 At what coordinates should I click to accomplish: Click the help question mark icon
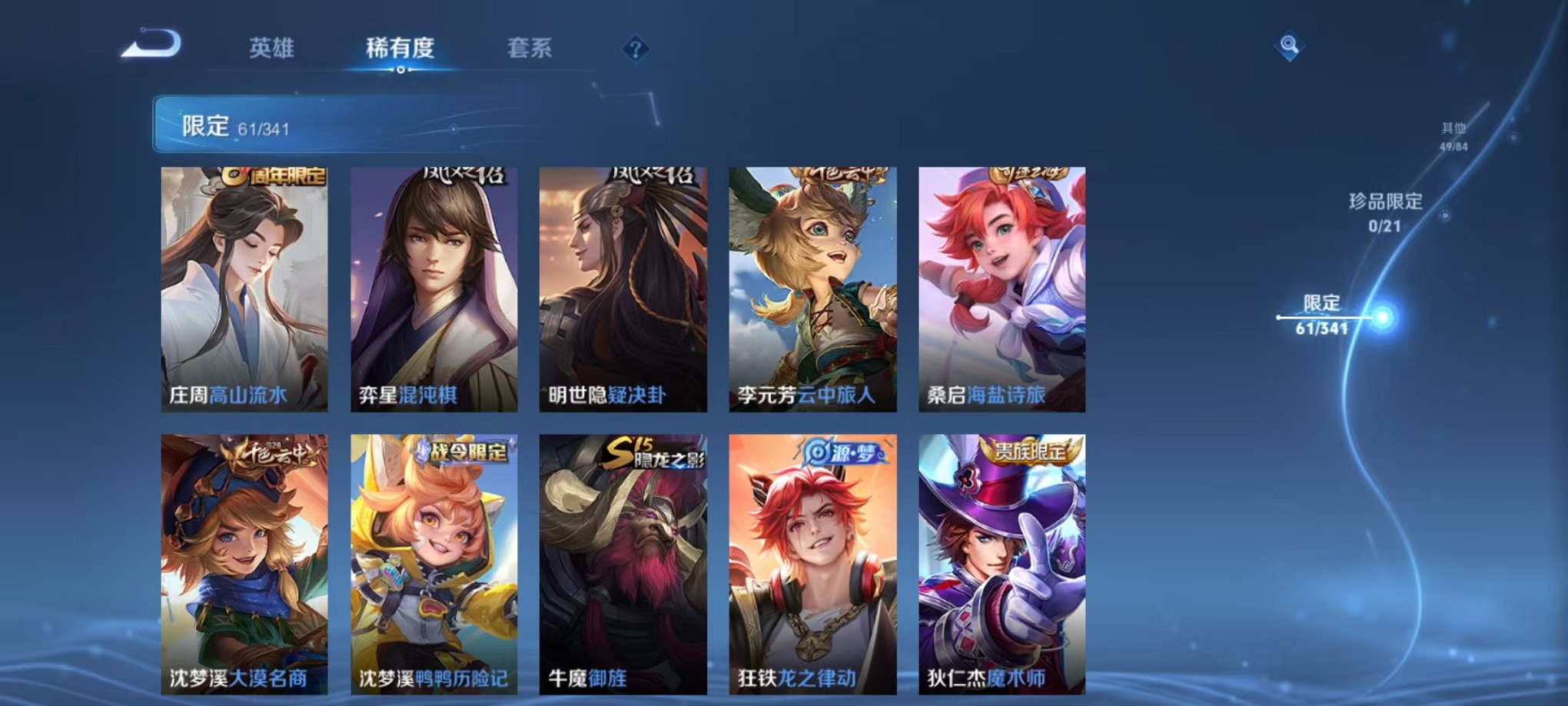click(x=635, y=48)
